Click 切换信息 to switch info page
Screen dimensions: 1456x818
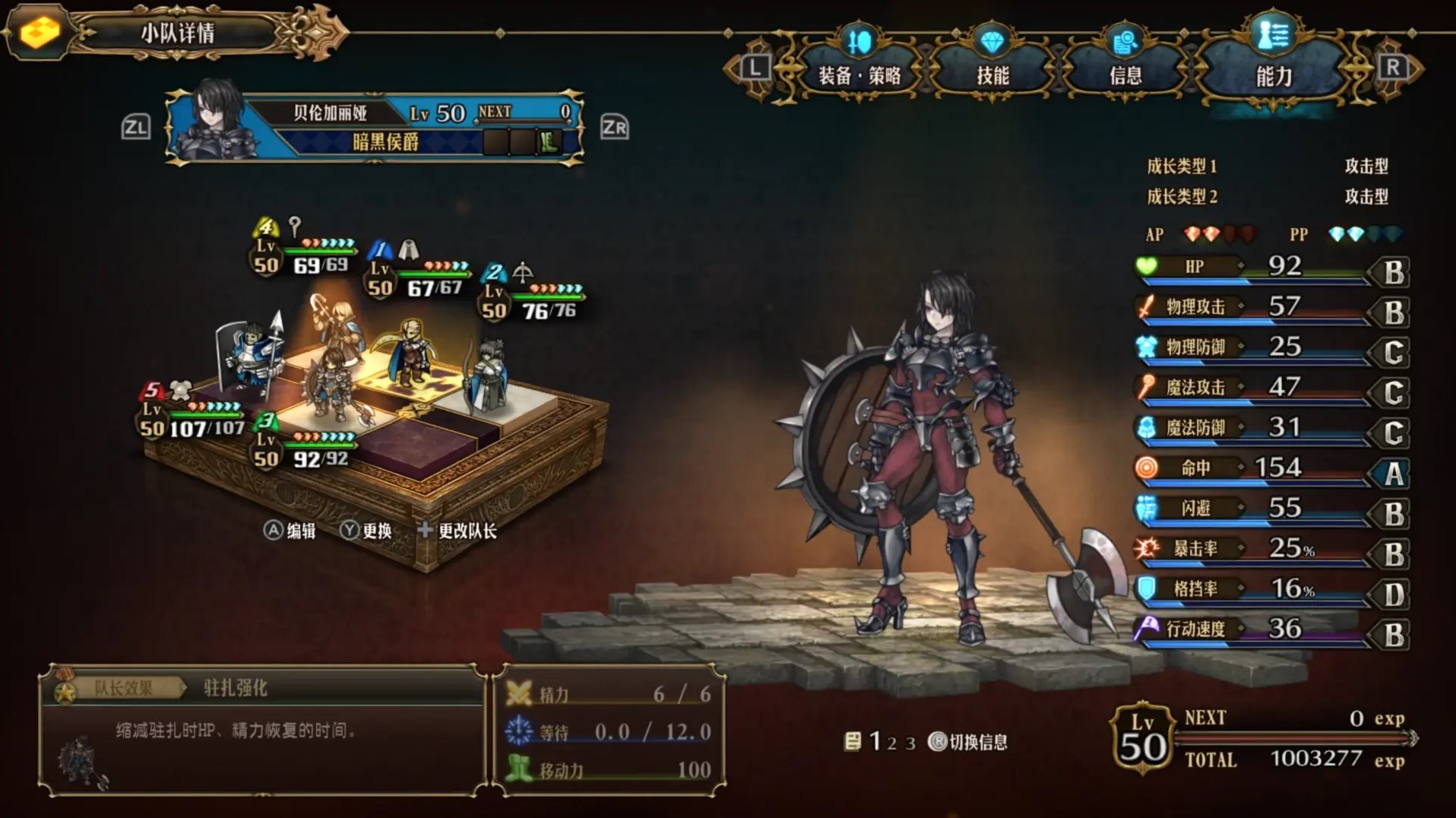[x=968, y=742]
